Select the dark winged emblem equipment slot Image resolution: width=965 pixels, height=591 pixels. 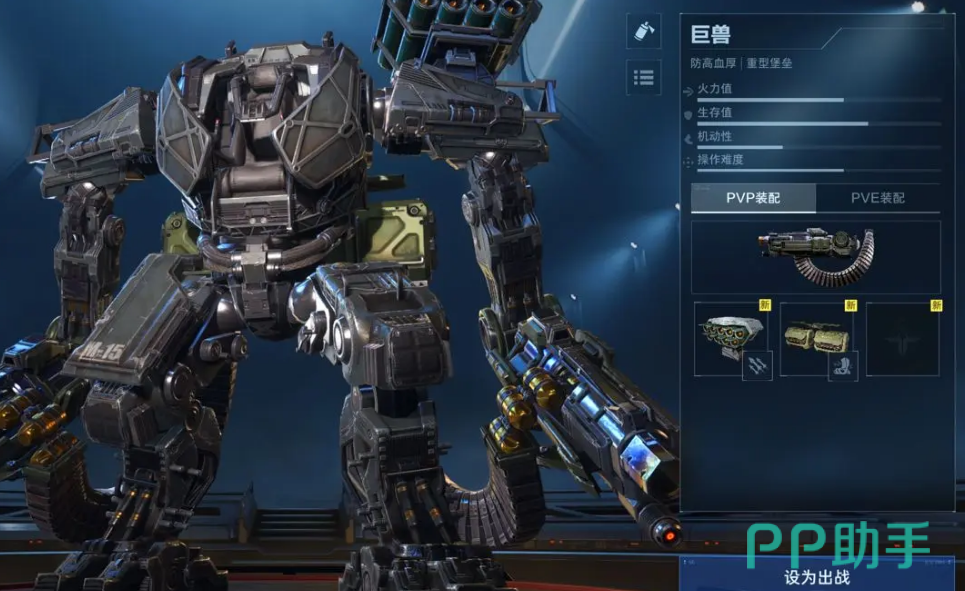(902, 339)
